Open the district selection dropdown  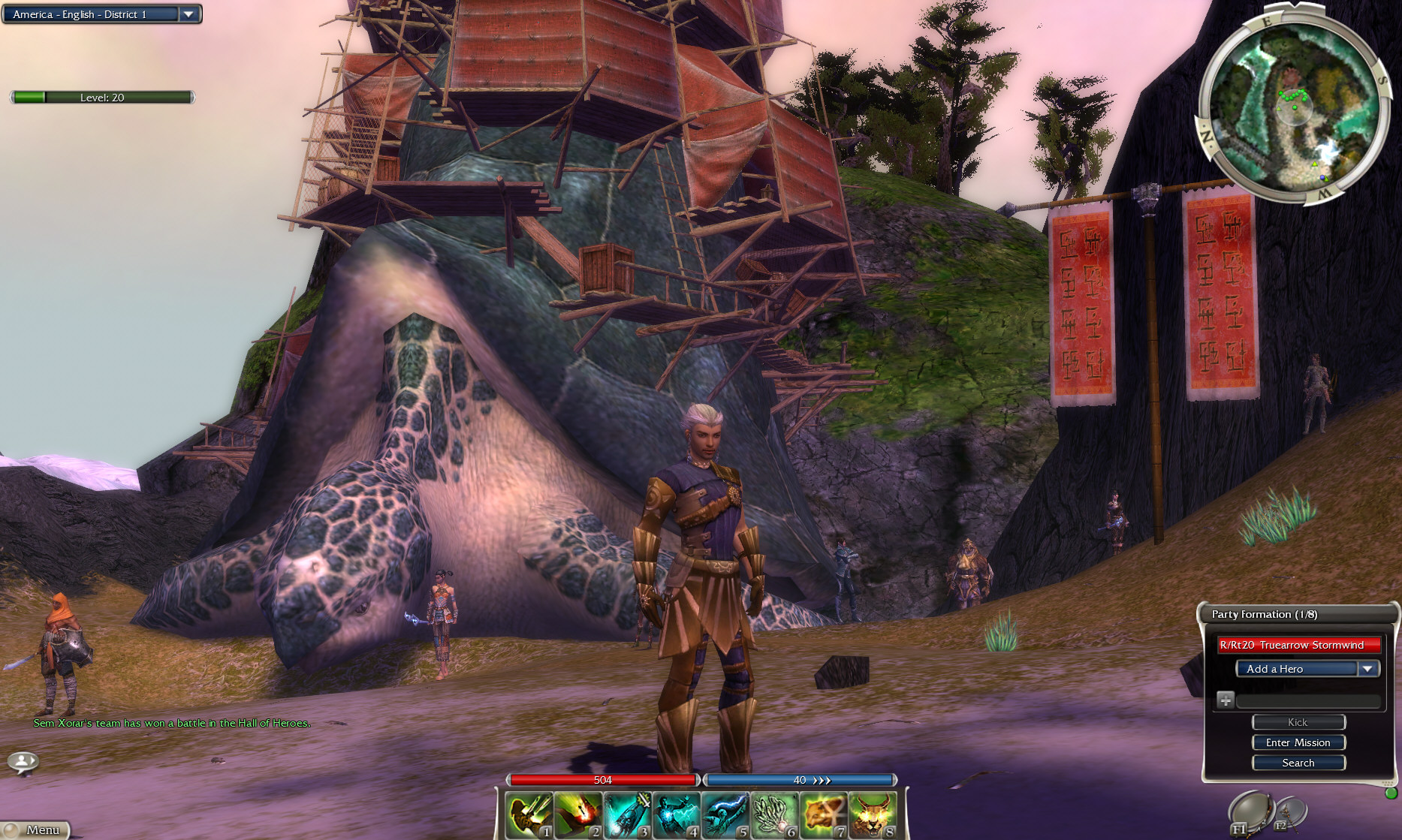[188, 14]
